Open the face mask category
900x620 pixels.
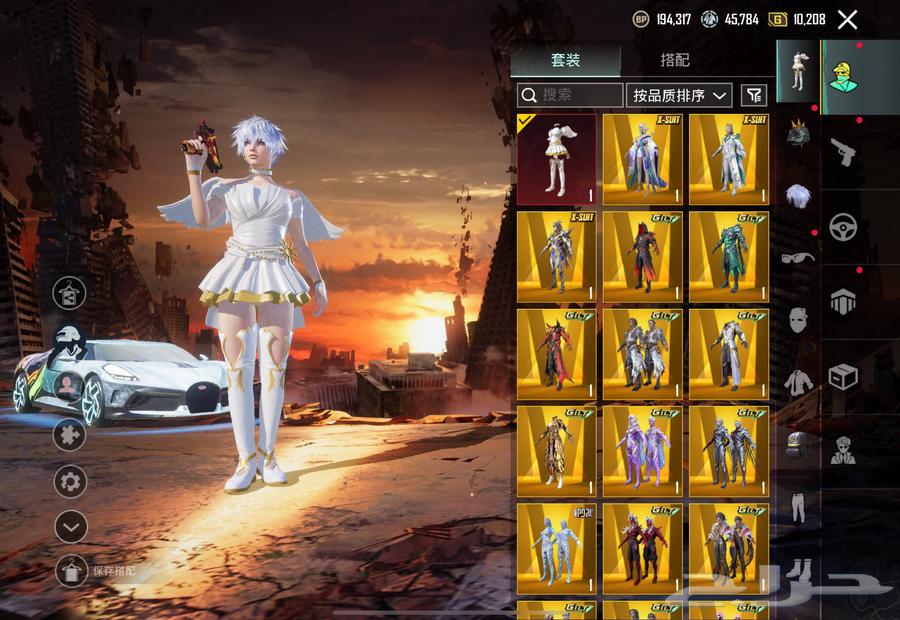click(x=797, y=320)
